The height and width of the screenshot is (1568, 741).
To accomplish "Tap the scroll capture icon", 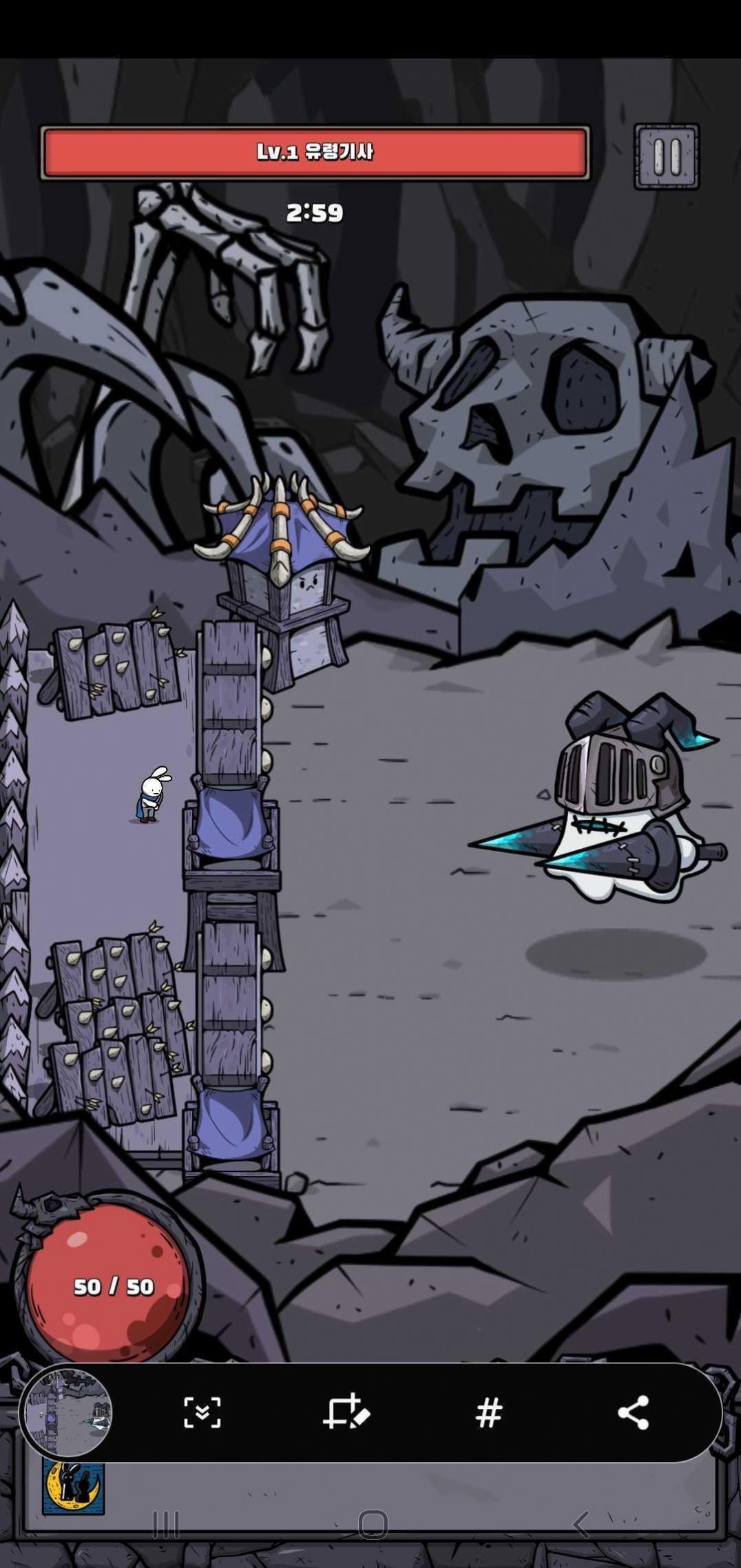I will 202,1413.
